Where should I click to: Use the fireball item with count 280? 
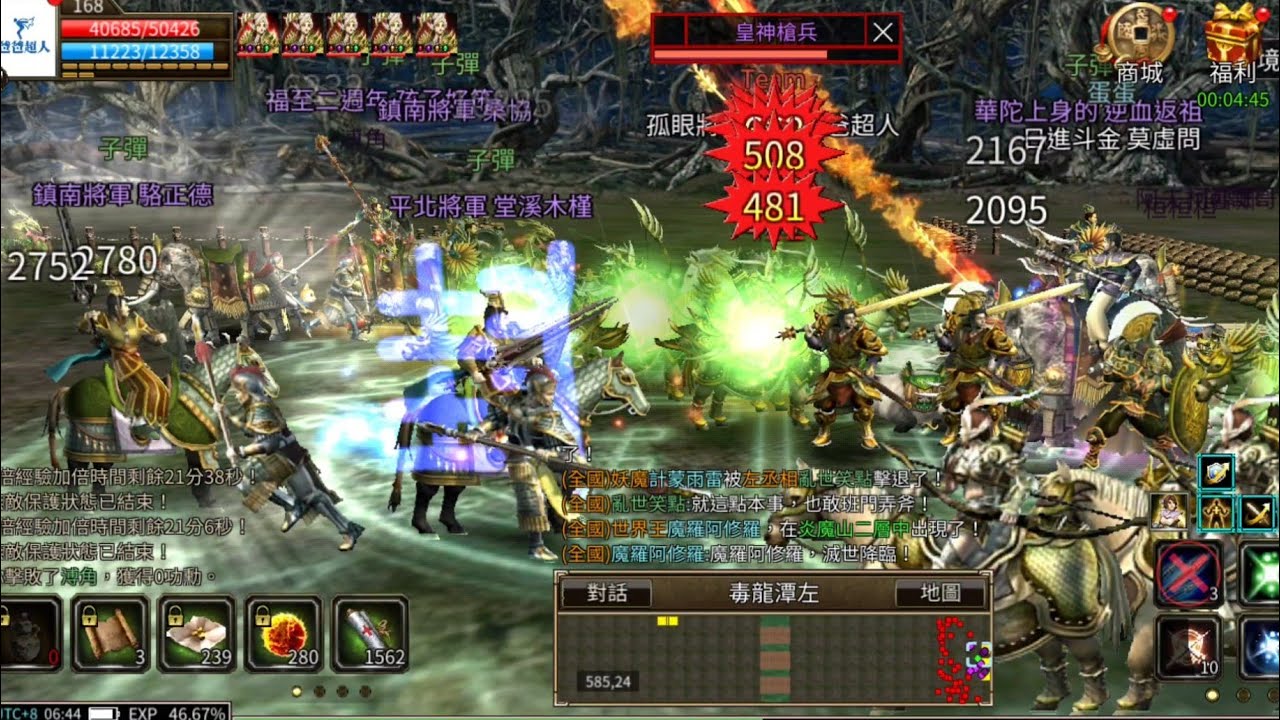pyautogui.click(x=283, y=633)
